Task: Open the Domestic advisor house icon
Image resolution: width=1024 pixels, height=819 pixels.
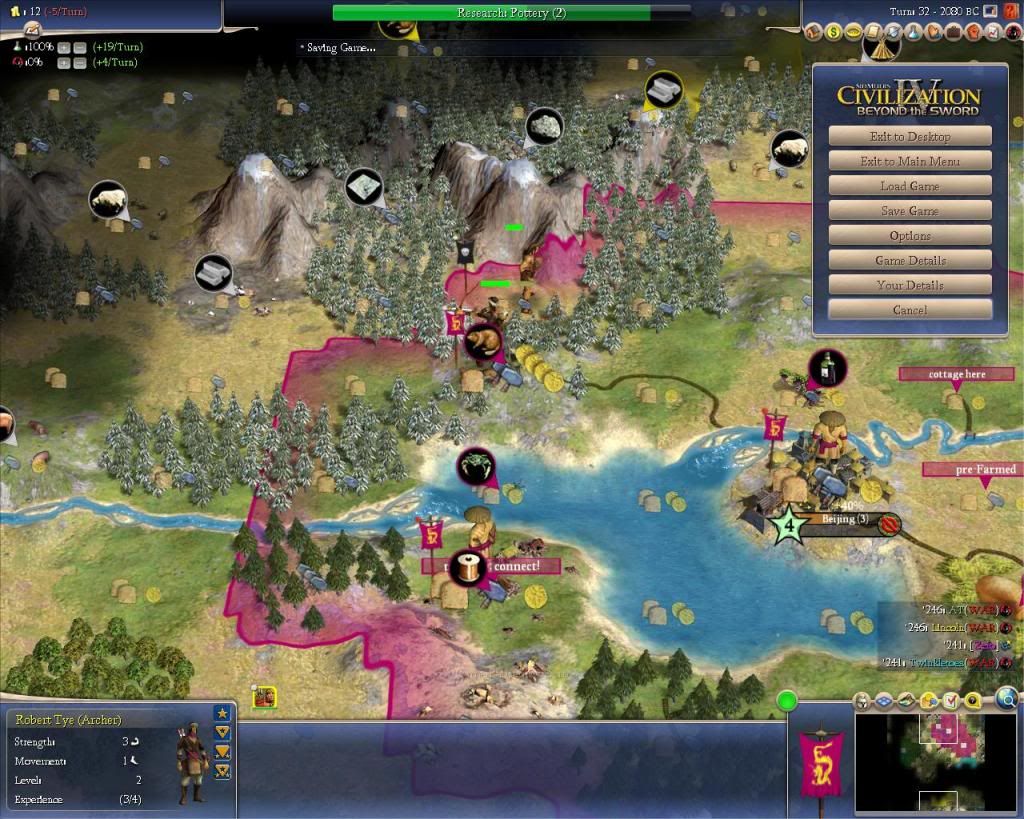Action: 813,33
